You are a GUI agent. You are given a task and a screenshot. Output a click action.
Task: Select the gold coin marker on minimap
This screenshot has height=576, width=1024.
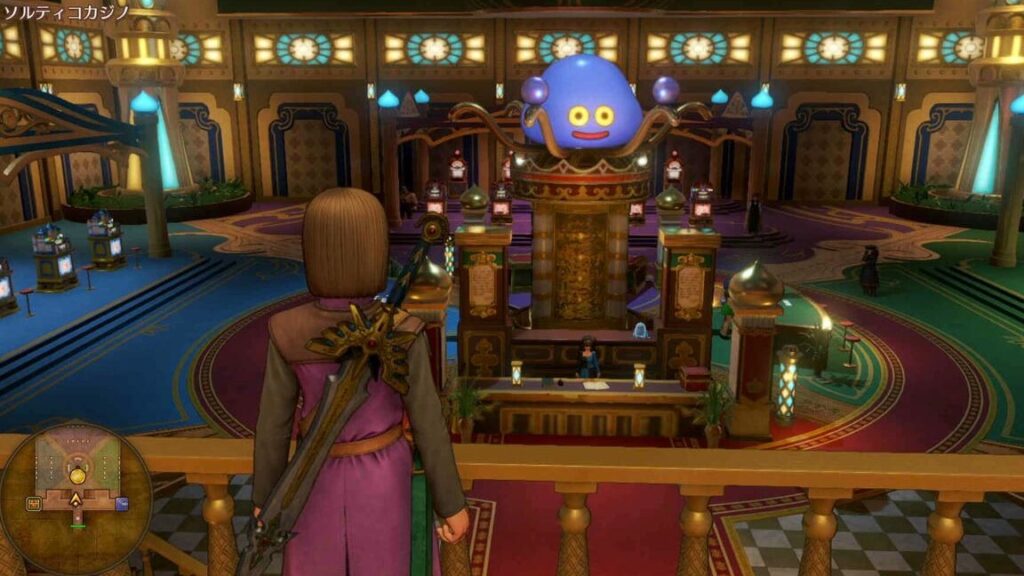point(77,475)
